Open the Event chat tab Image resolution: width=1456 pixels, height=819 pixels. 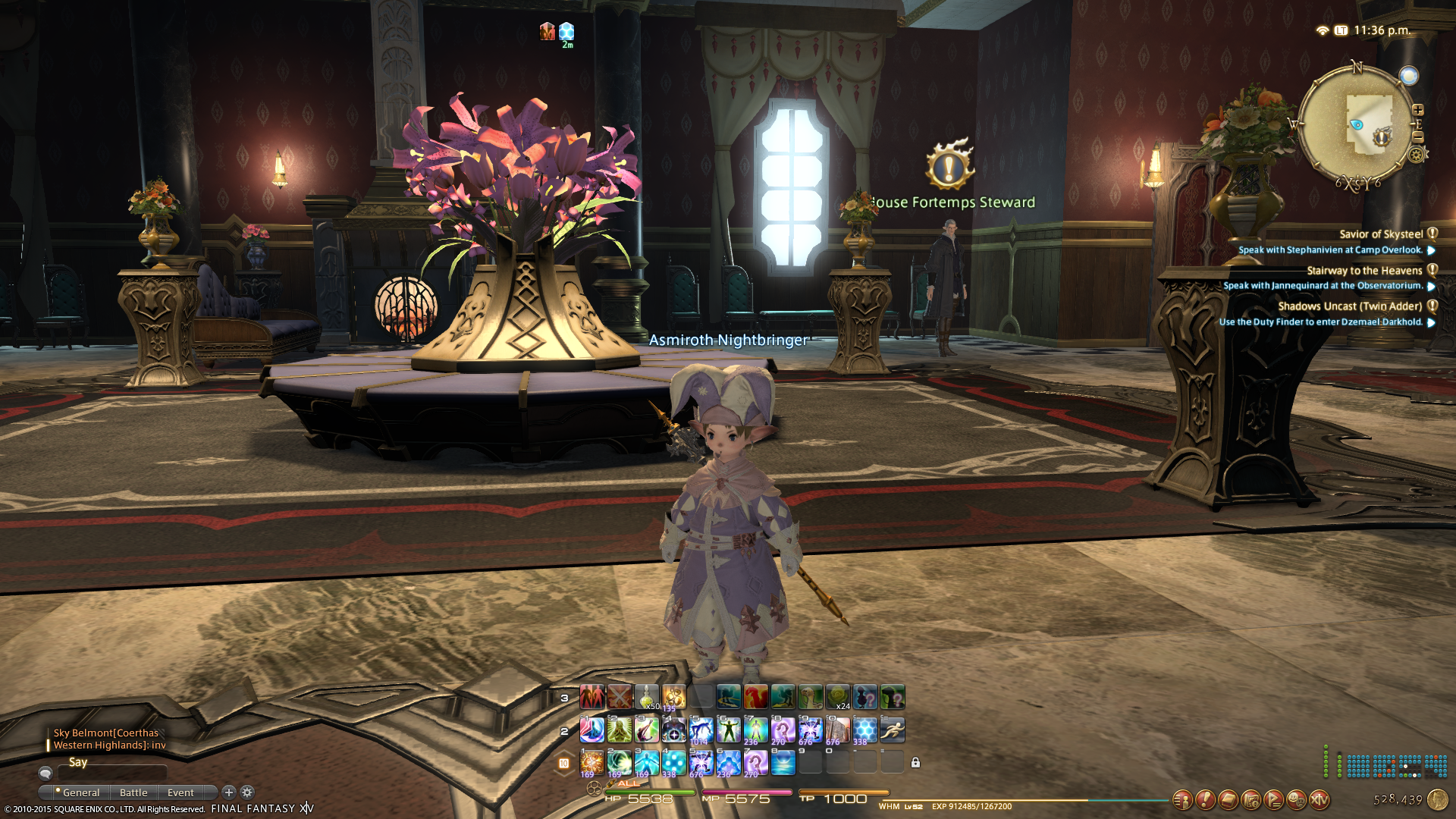(180, 792)
